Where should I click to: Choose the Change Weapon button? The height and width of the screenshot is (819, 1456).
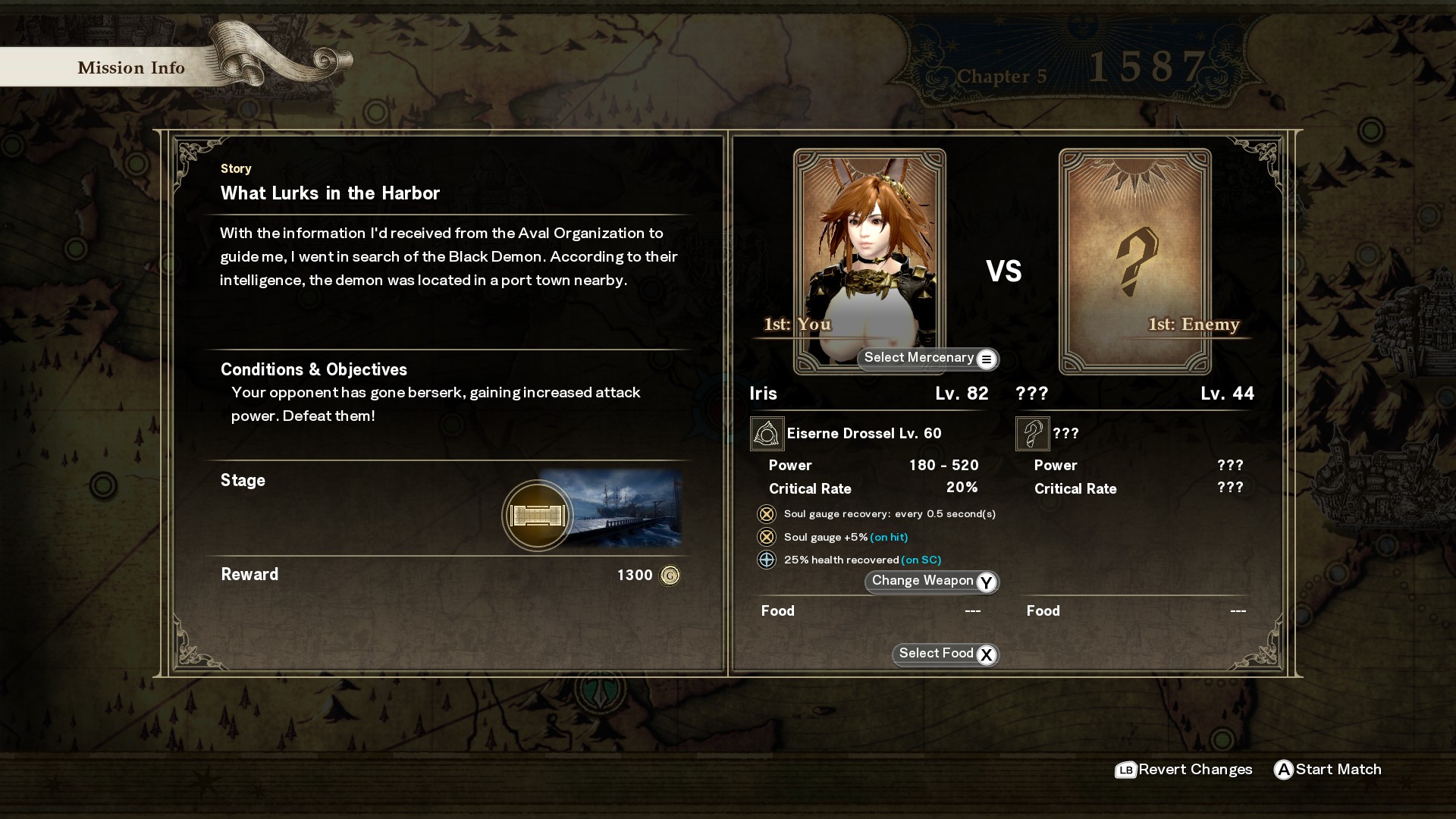click(931, 582)
